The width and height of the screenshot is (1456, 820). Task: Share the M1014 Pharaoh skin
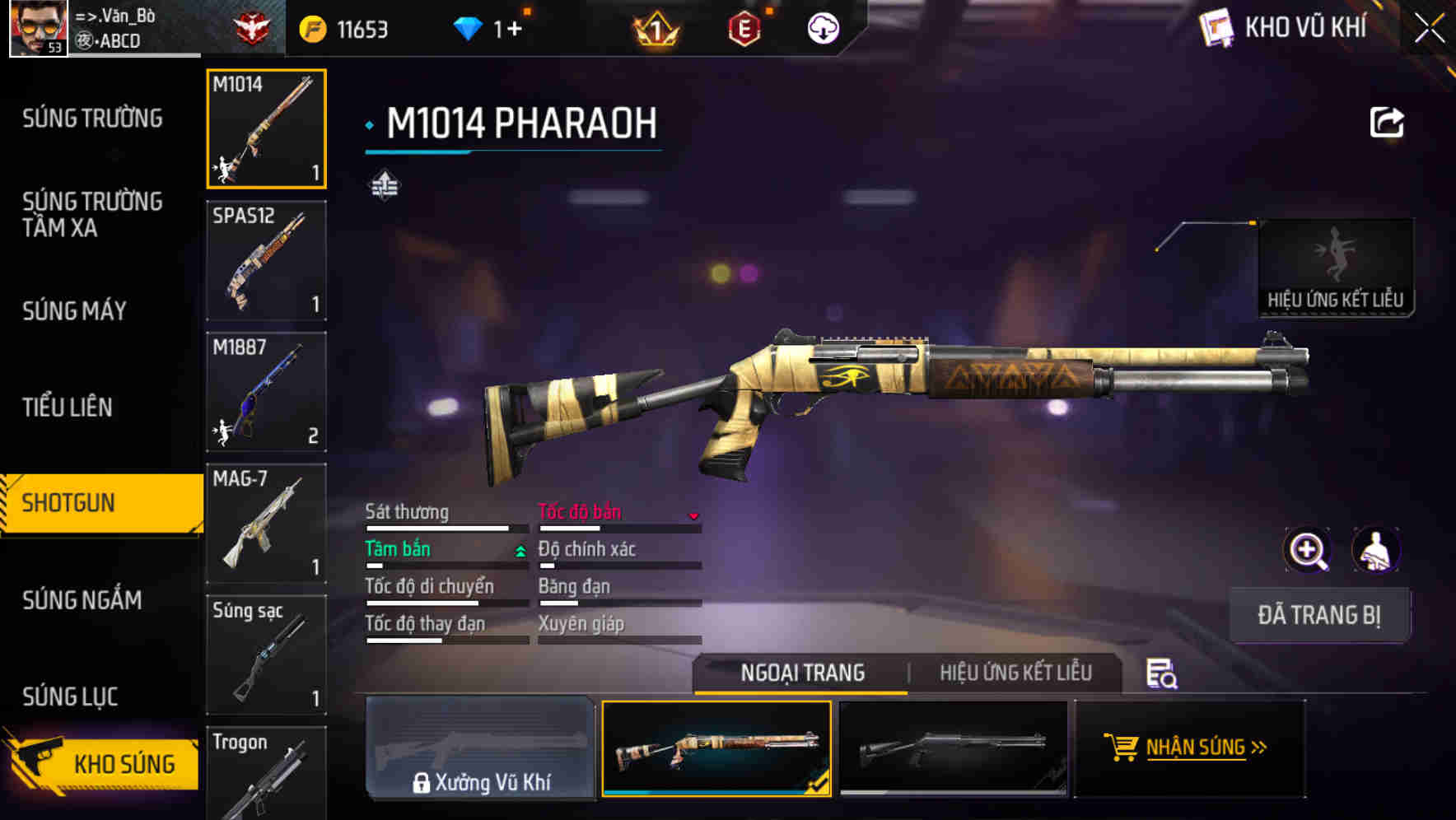[1386, 123]
